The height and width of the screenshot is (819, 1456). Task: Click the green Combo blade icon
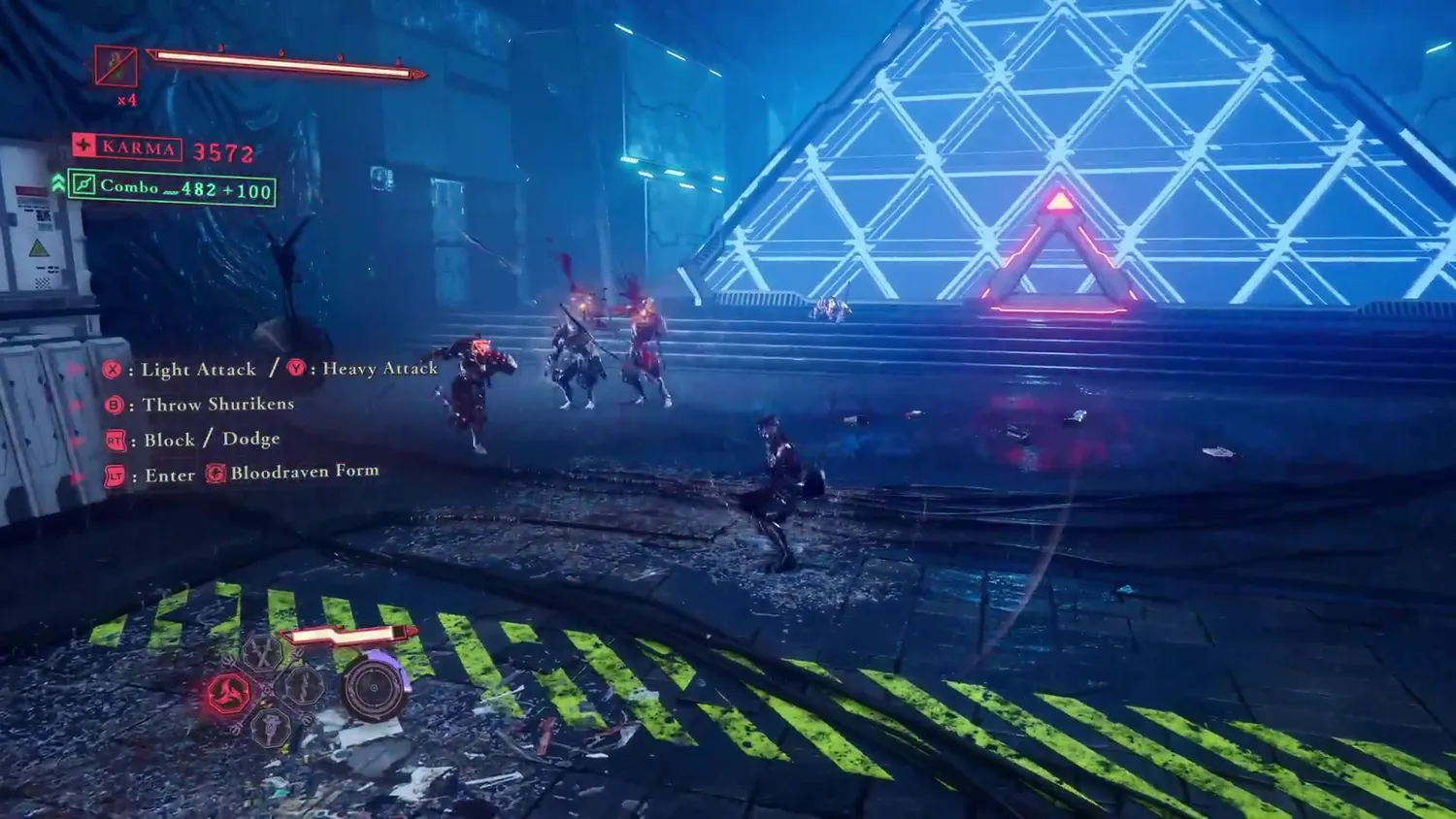click(83, 184)
